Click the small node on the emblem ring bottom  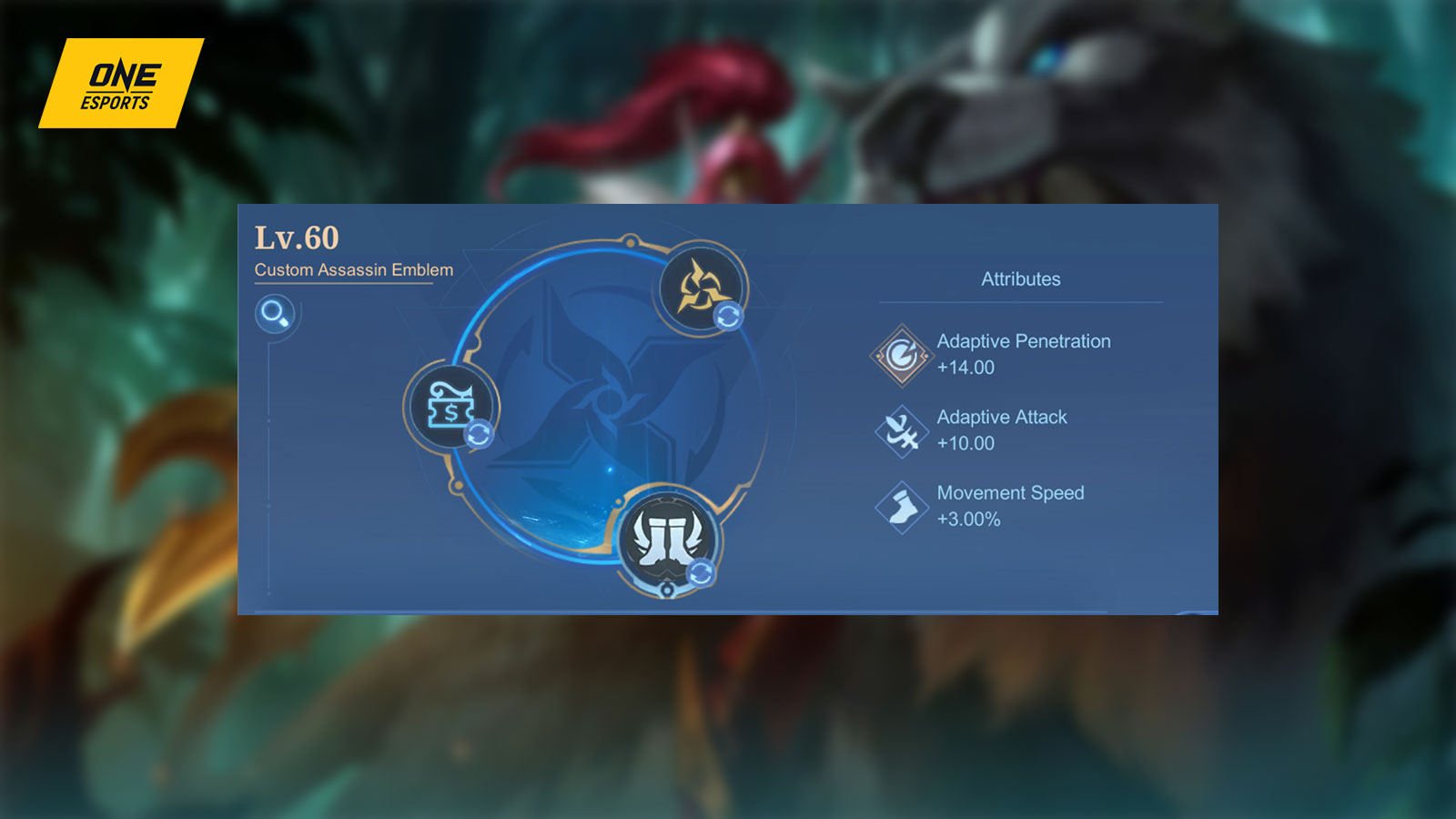665,591
